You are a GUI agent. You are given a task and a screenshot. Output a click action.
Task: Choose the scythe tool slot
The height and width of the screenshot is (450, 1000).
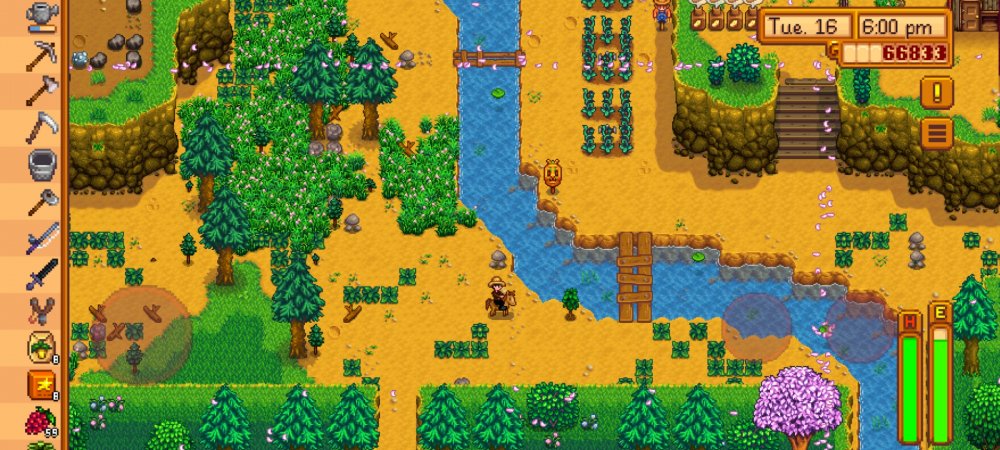pyautogui.click(x=42, y=128)
